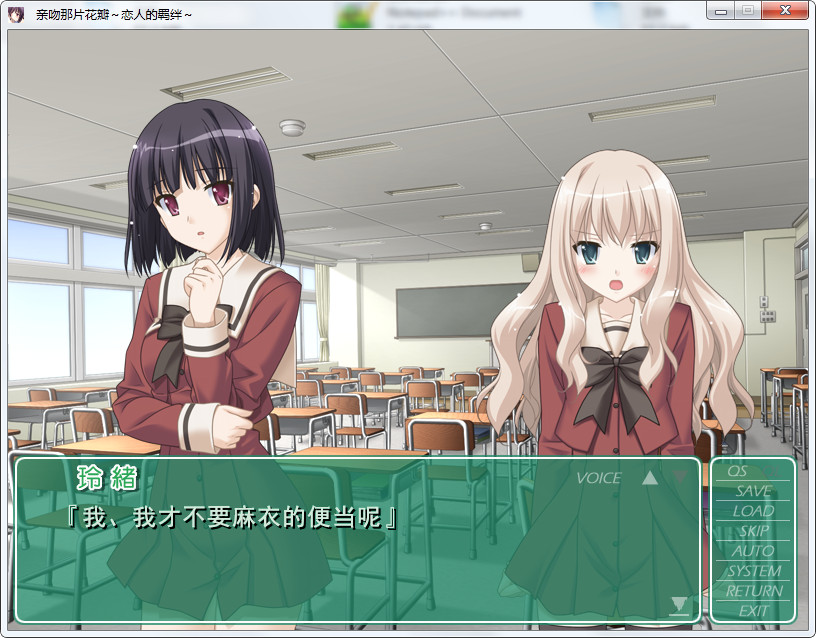Activate SKIP mode
This screenshot has height=638, width=816.
(753, 531)
